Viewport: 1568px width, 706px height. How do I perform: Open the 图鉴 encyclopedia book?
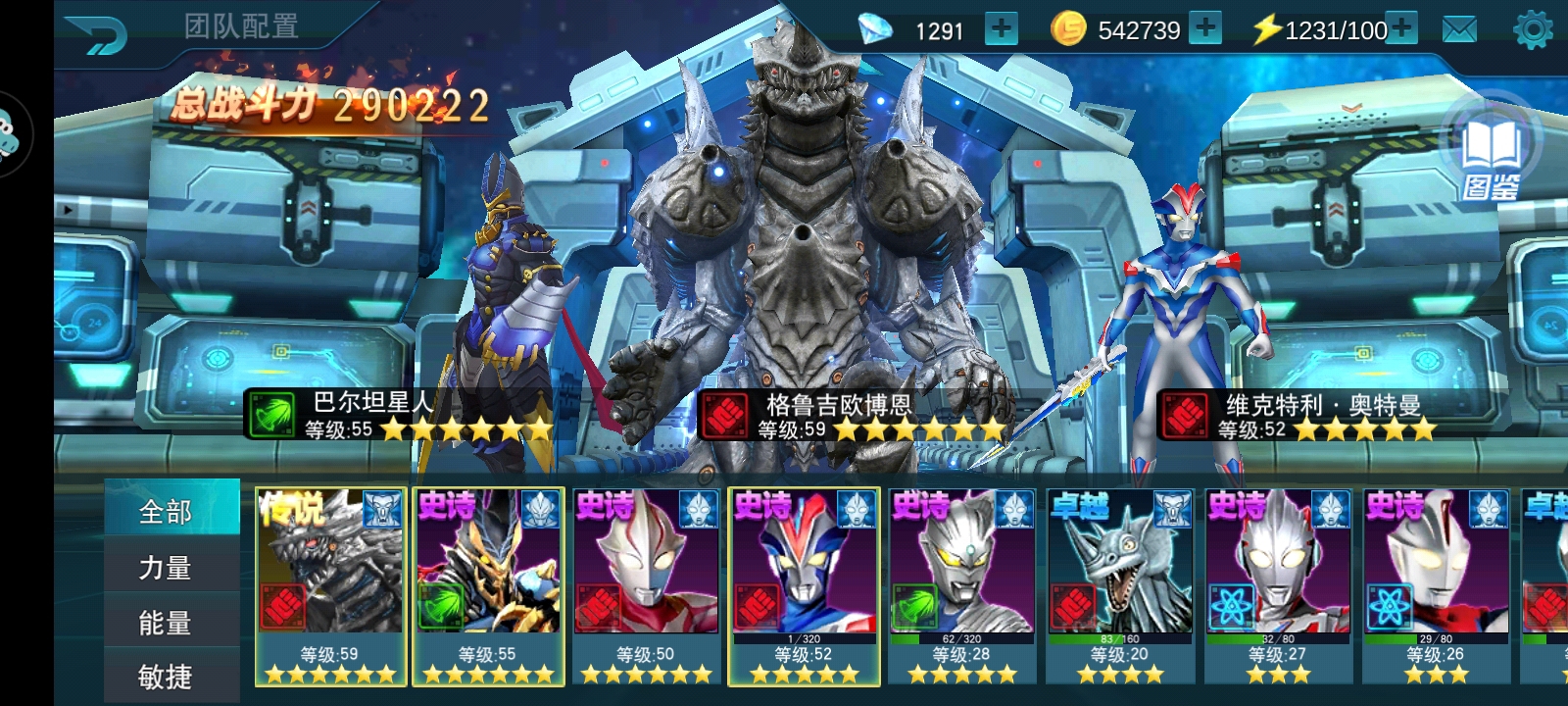coord(1491,158)
